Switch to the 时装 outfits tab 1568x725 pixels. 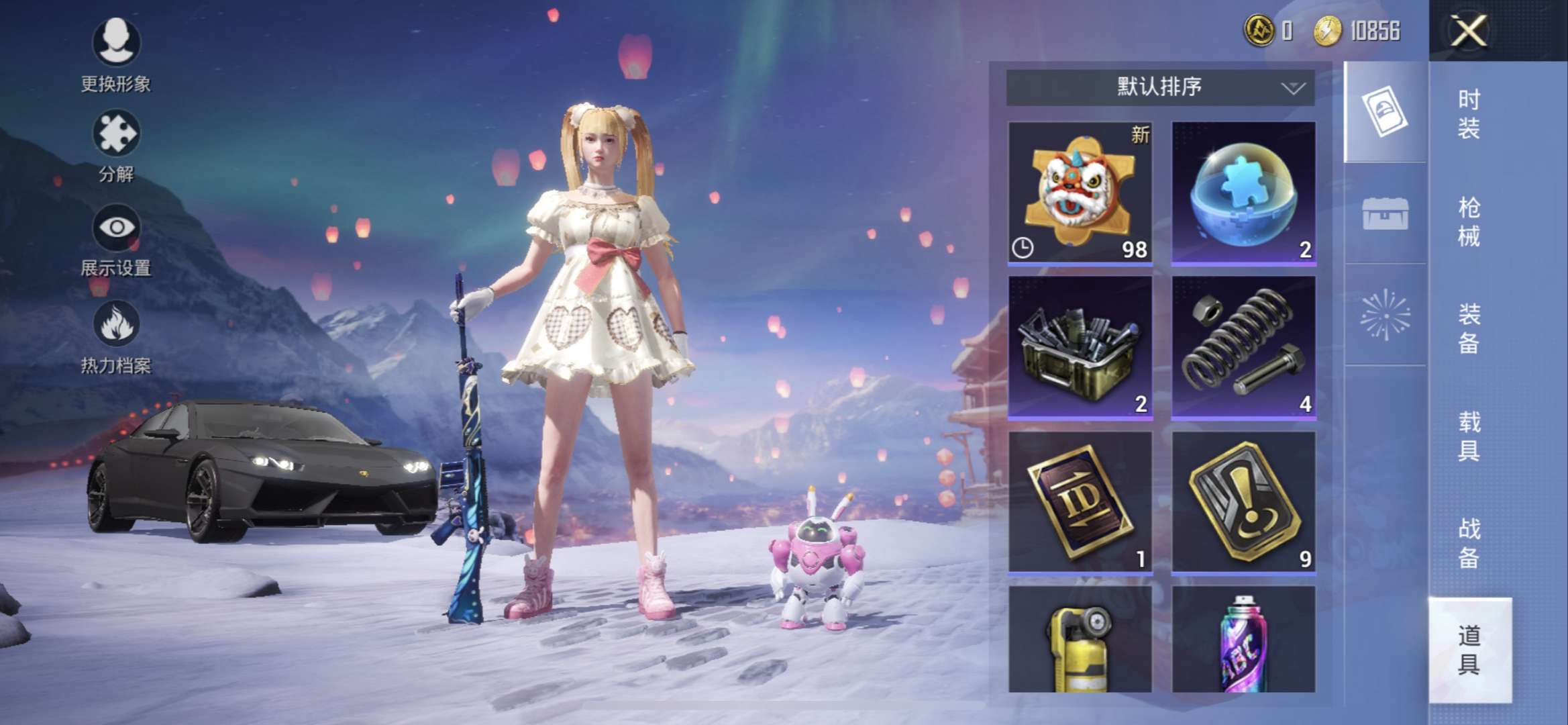(1469, 114)
